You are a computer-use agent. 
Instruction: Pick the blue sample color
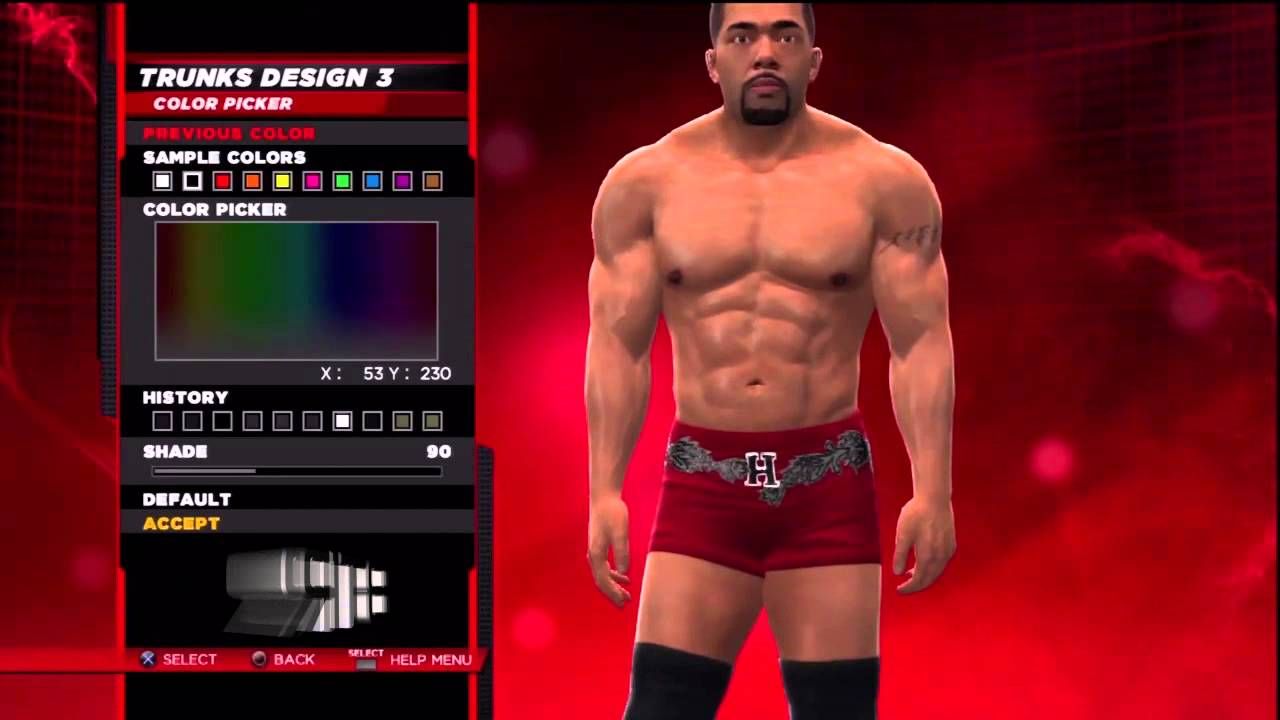372,181
